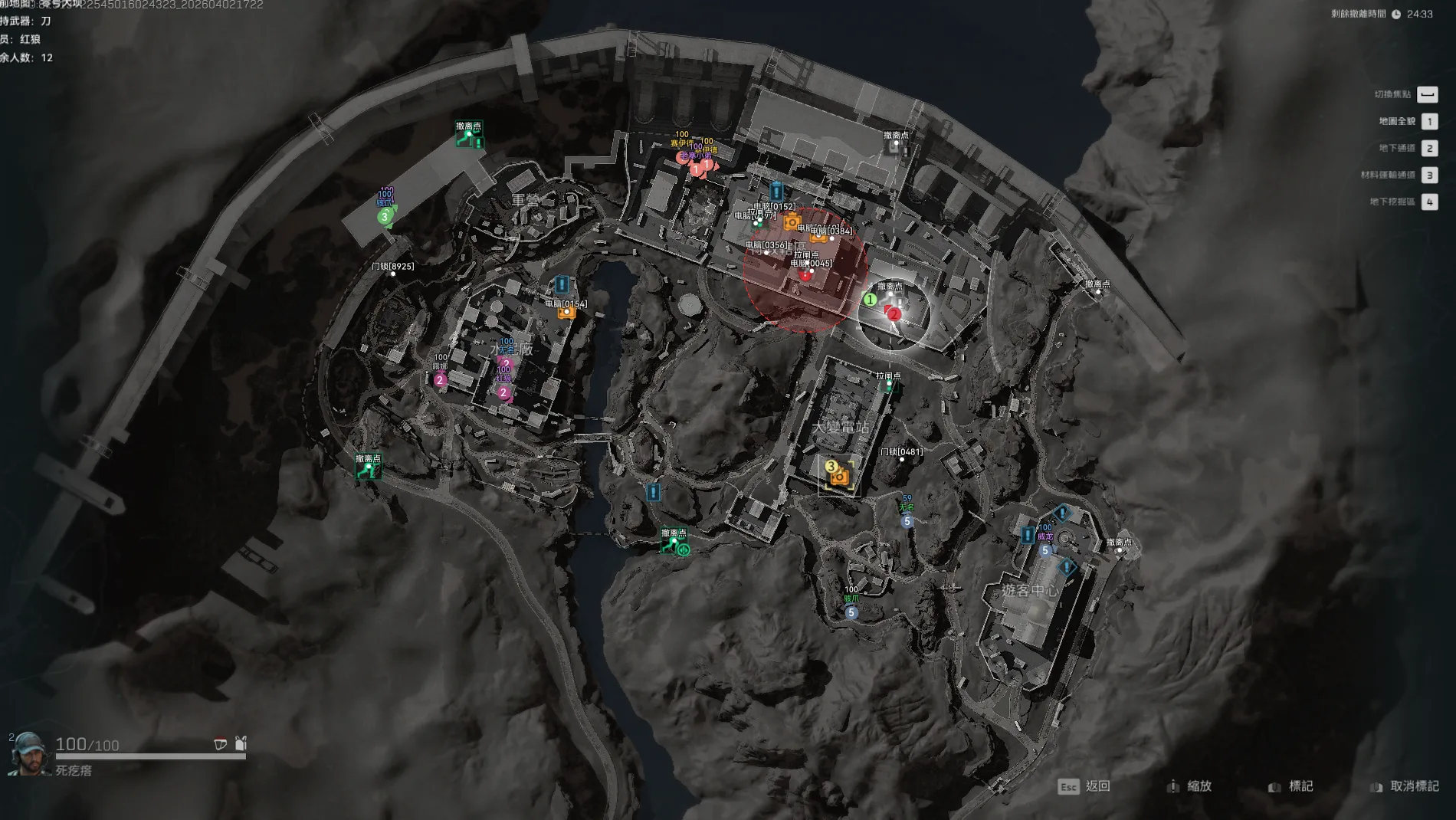Switch to the 地下通道 underground layer
Image resolution: width=1456 pixels, height=820 pixels.
(1428, 148)
